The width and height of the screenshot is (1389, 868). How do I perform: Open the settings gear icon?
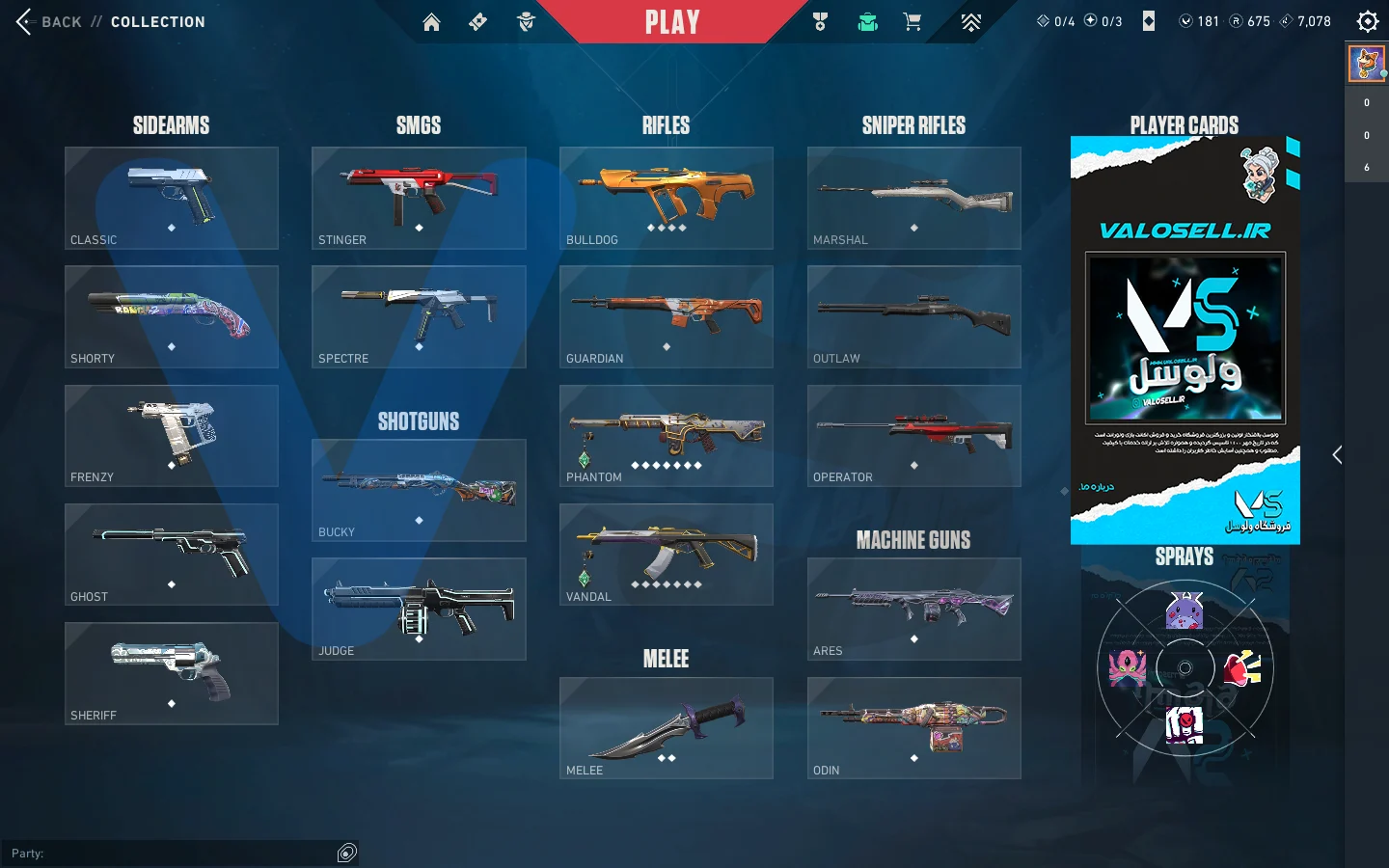coord(1367,21)
